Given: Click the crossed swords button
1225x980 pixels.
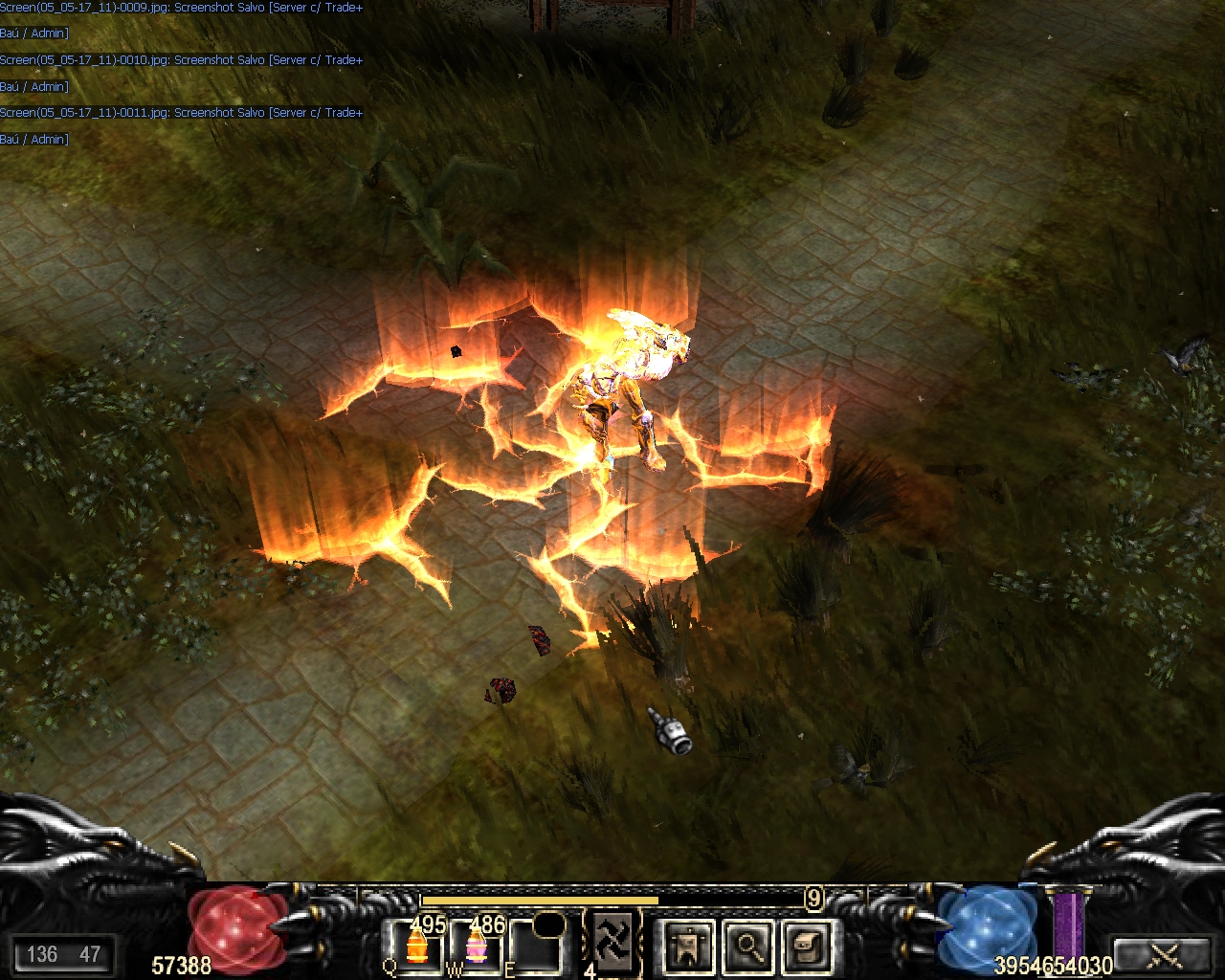Looking at the screenshot, I should [1164, 954].
